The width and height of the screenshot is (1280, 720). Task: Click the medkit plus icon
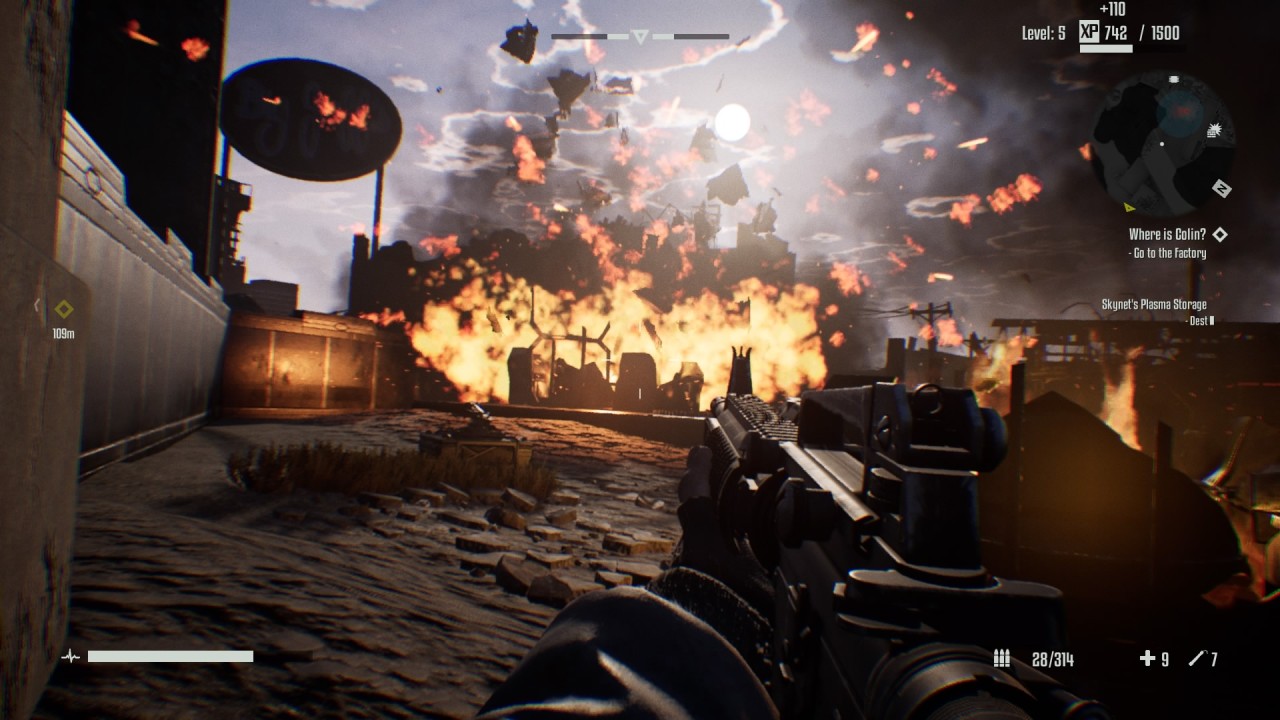tap(1147, 658)
